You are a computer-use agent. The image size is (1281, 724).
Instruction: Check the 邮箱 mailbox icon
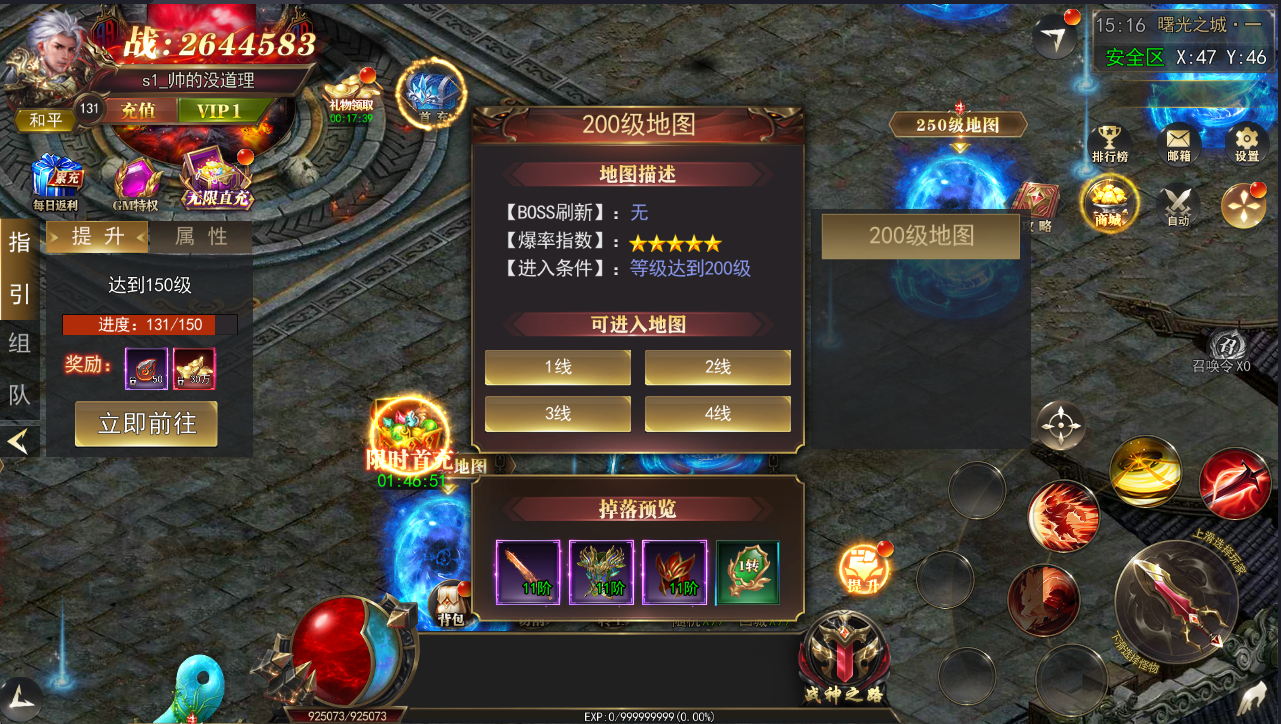coord(1178,143)
